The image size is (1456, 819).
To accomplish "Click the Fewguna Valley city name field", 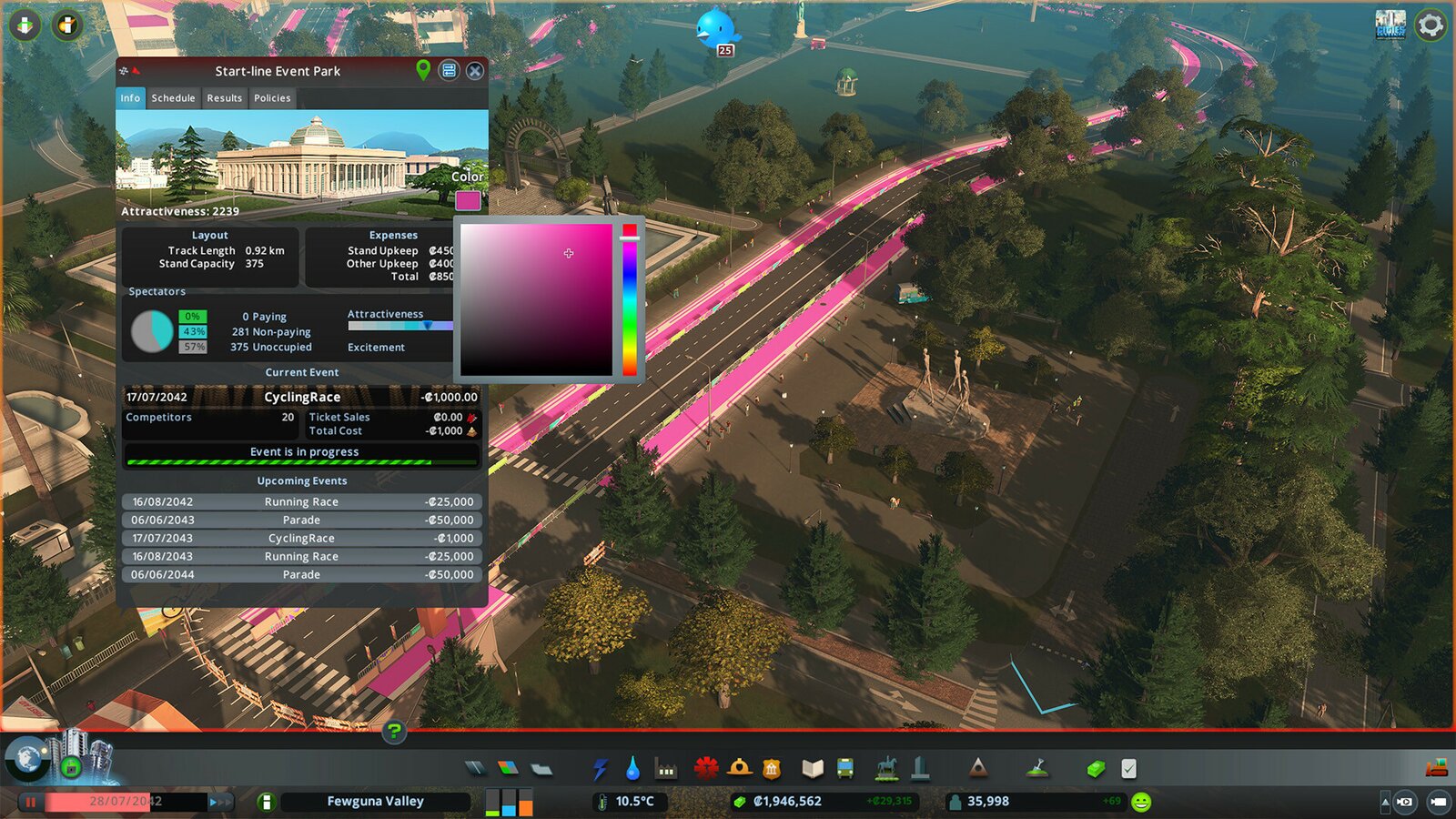I will (x=375, y=802).
